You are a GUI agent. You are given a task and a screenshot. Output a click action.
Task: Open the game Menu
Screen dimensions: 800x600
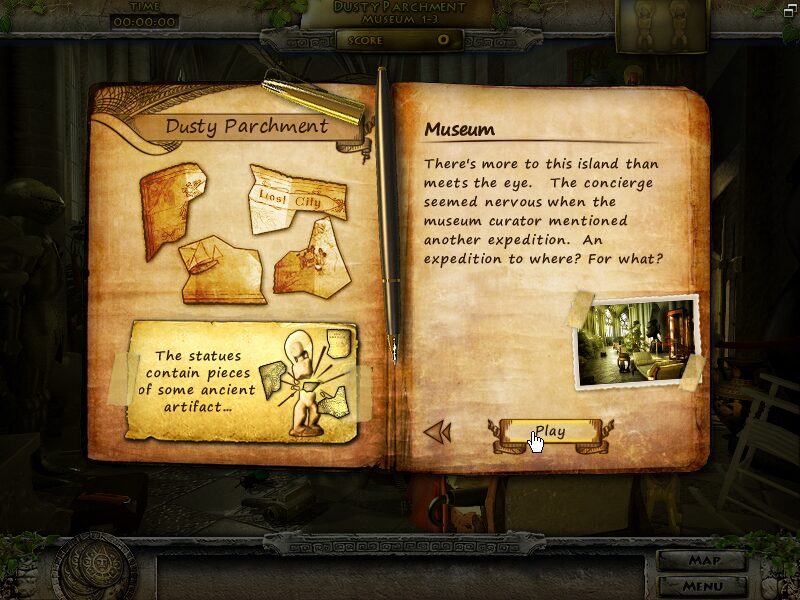click(x=702, y=585)
